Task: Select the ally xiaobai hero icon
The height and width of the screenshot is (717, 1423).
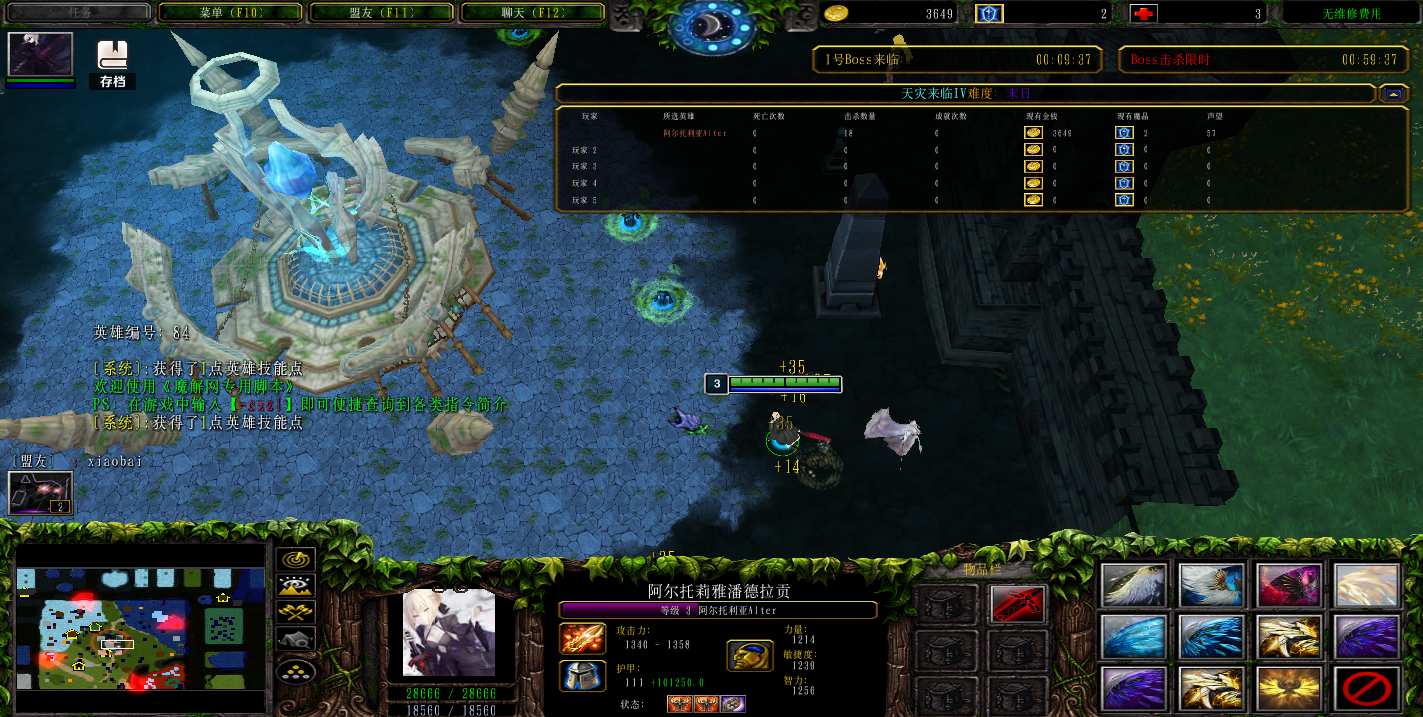Action: pyautogui.click(x=40, y=493)
